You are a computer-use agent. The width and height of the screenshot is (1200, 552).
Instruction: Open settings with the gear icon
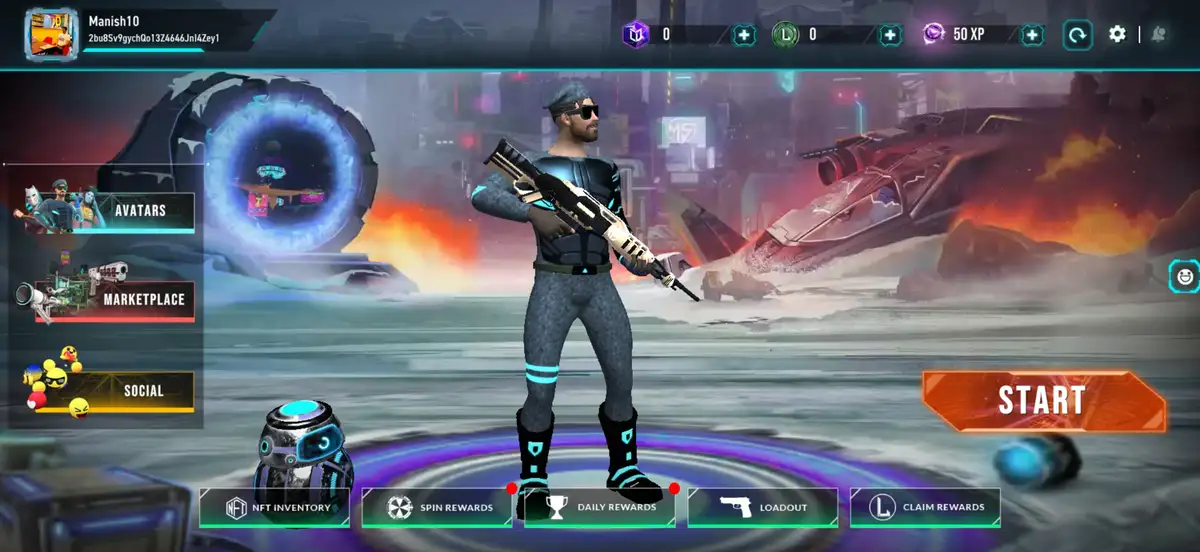click(1117, 34)
